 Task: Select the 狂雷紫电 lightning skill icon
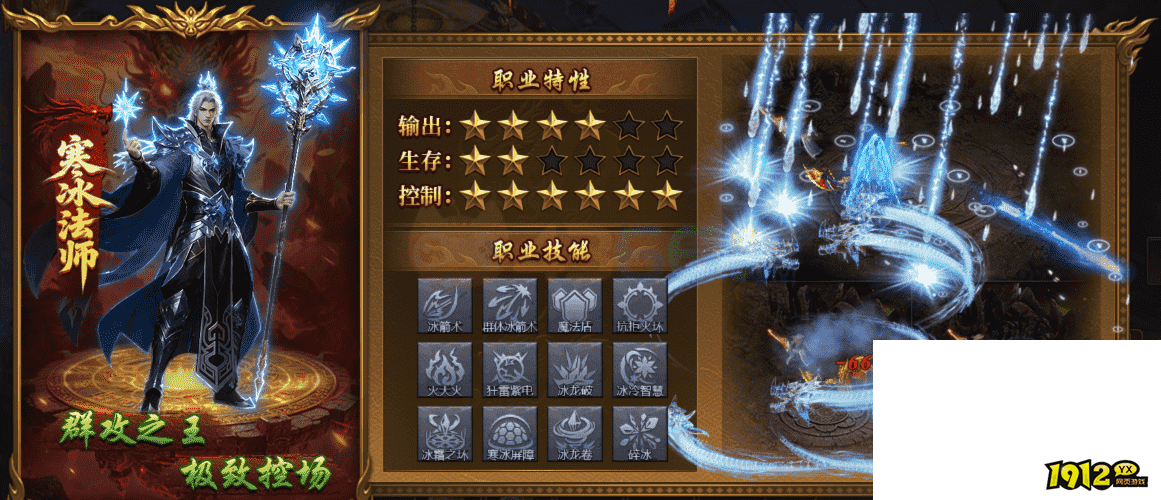(x=510, y=369)
